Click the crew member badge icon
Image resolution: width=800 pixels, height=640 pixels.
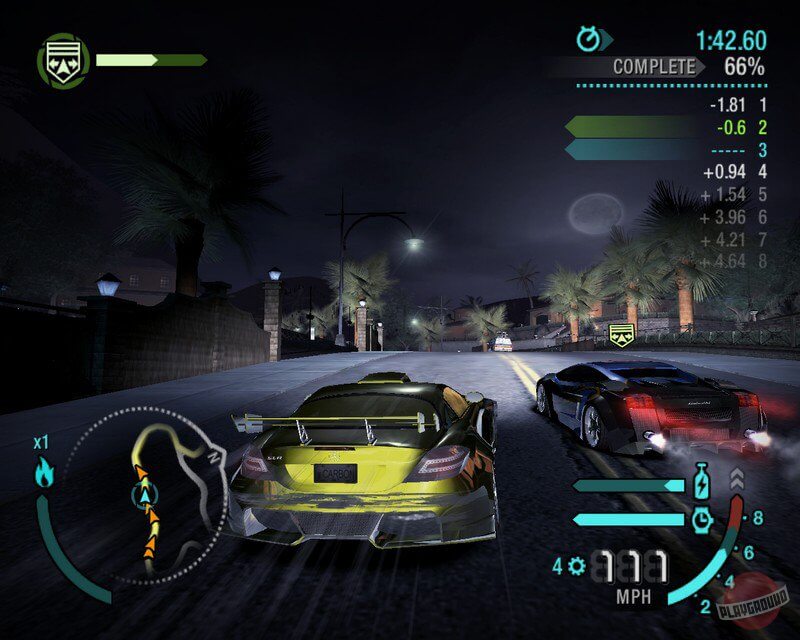click(63, 60)
